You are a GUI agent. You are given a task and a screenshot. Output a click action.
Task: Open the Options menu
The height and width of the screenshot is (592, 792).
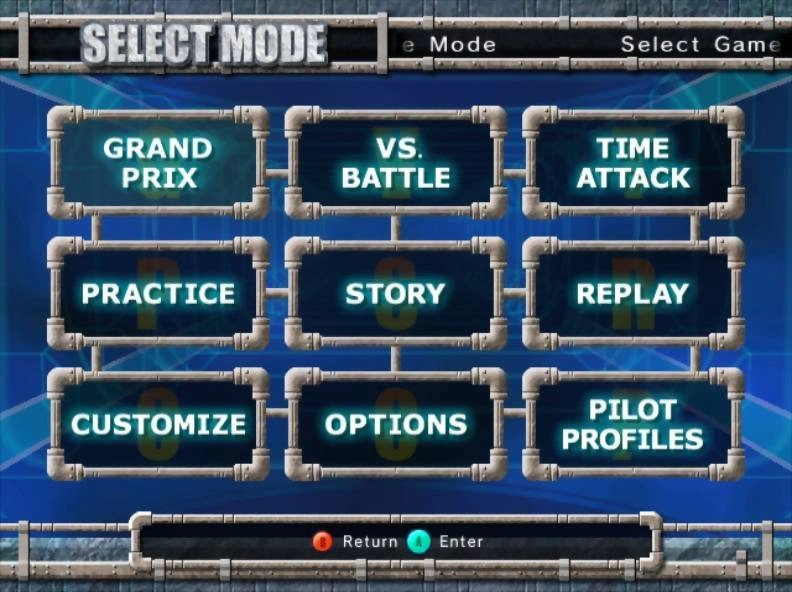pyautogui.click(x=396, y=423)
